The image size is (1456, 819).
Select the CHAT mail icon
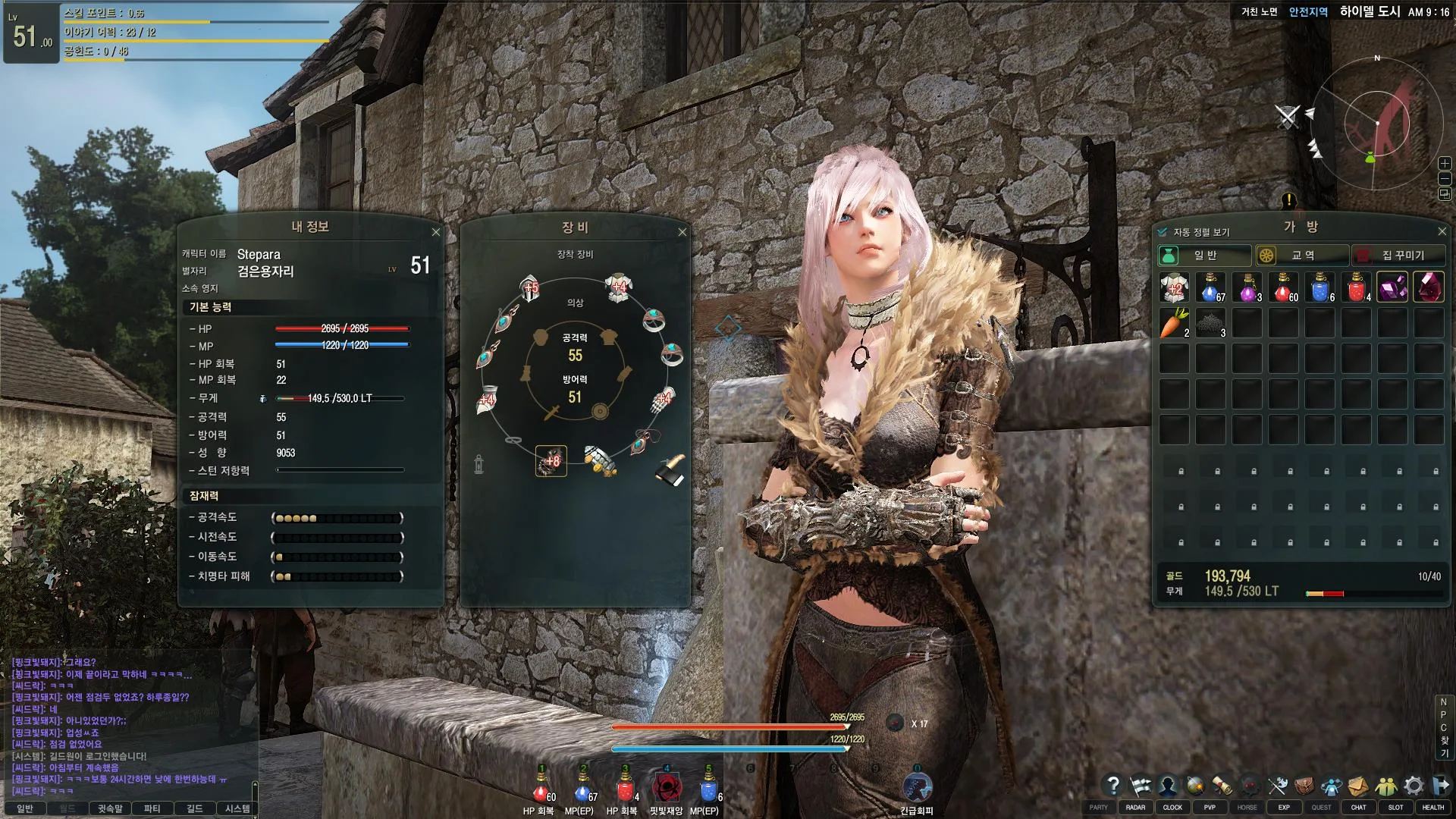[1357, 786]
